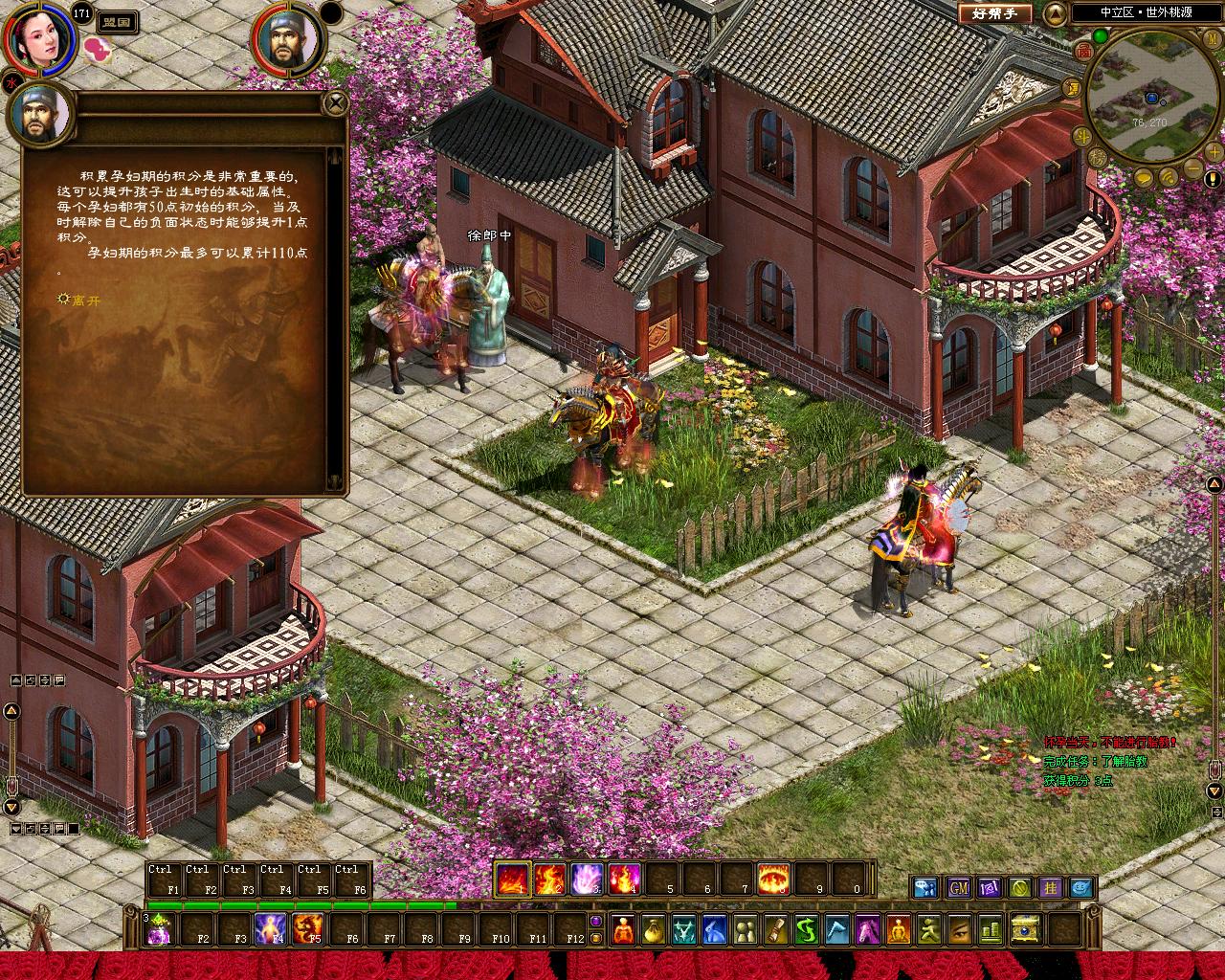The image size is (1225, 980).
Task: Click the yellow exclamation mark button
Action: tap(1214, 179)
